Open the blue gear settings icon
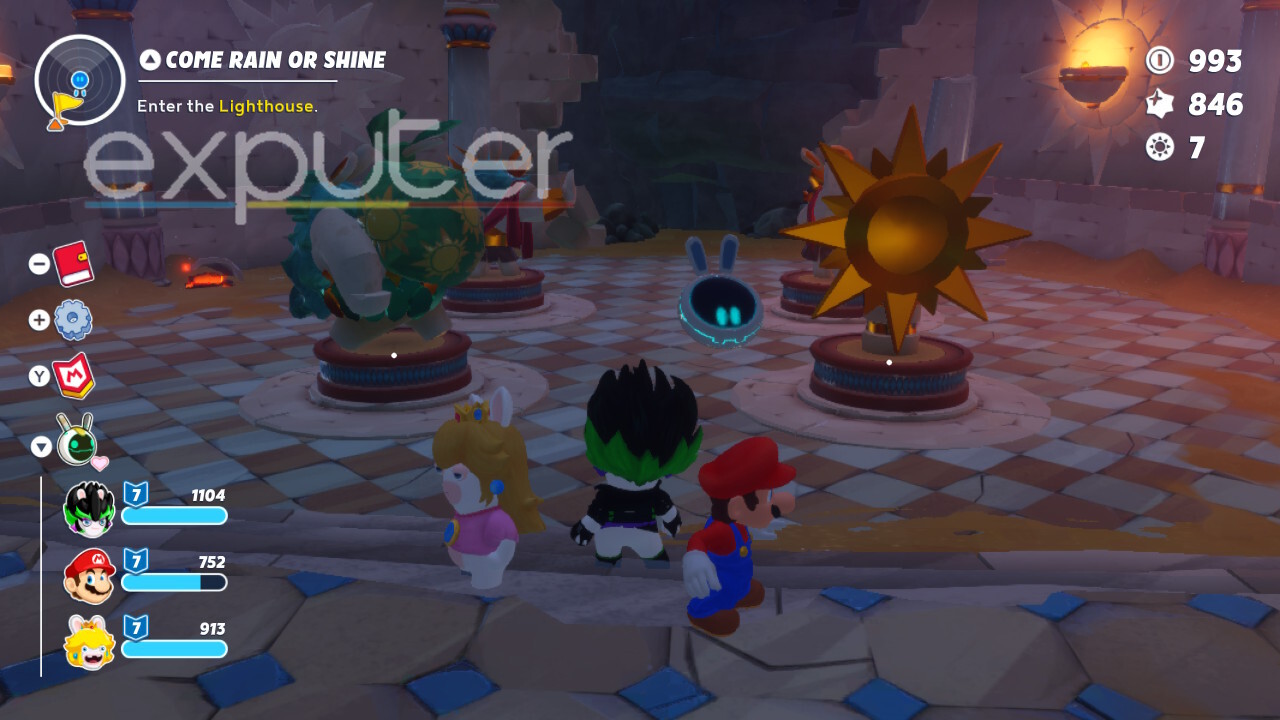This screenshot has height=720, width=1280. point(73,320)
